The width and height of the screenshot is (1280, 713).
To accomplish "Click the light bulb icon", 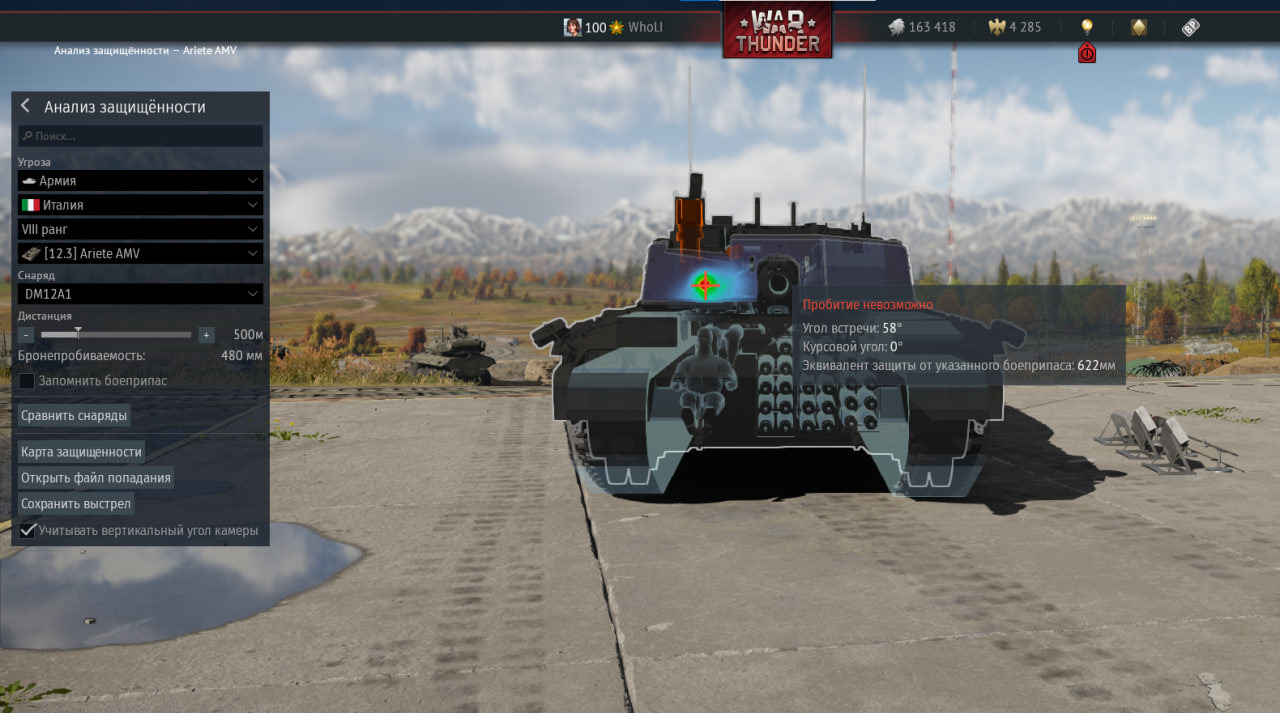I will tap(1087, 27).
